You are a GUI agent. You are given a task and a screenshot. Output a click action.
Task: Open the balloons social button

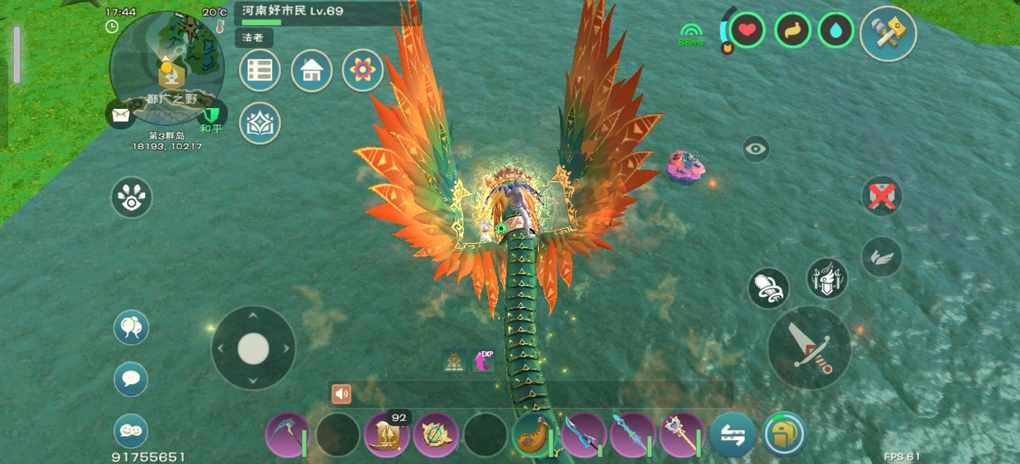[x=131, y=327]
